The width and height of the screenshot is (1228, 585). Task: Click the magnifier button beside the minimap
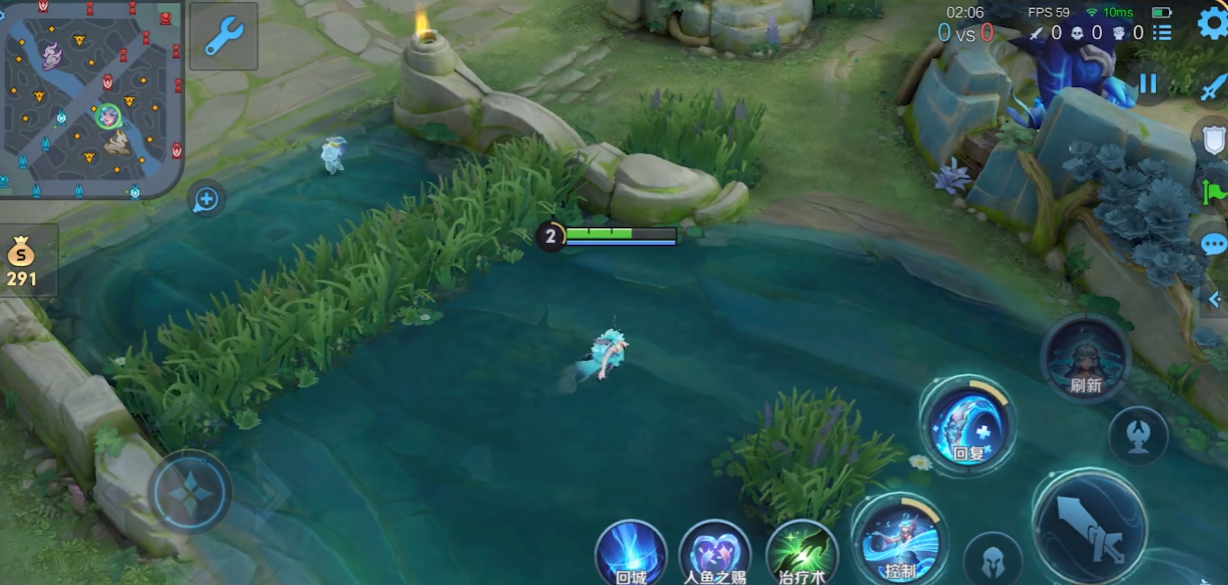click(206, 199)
